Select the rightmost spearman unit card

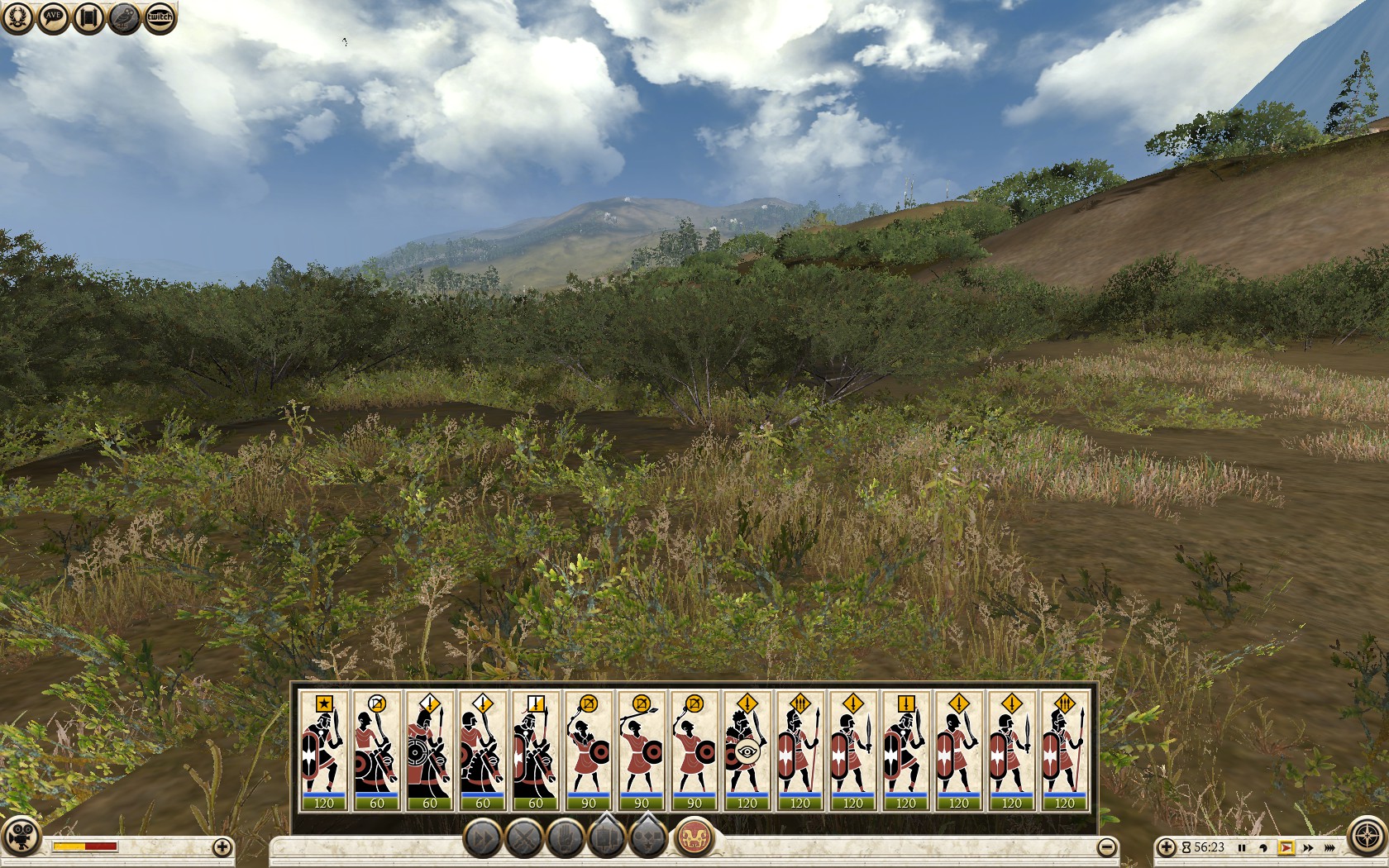(1064, 751)
